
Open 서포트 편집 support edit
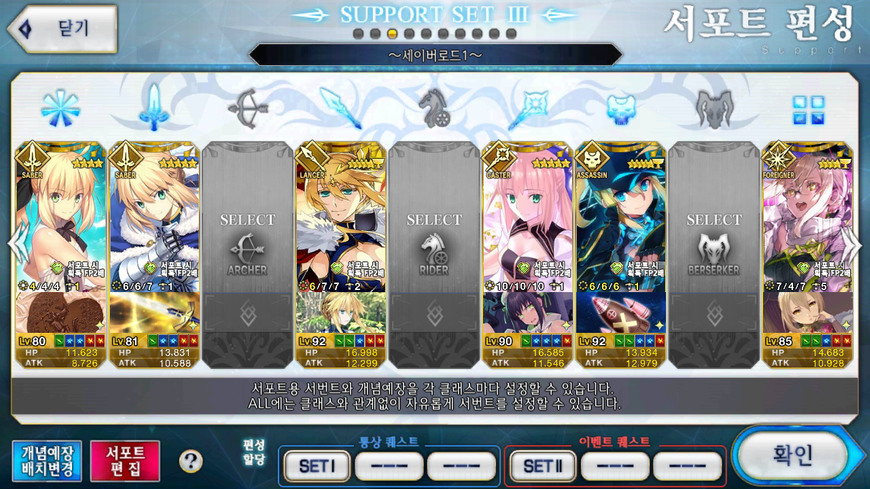(x=125, y=461)
